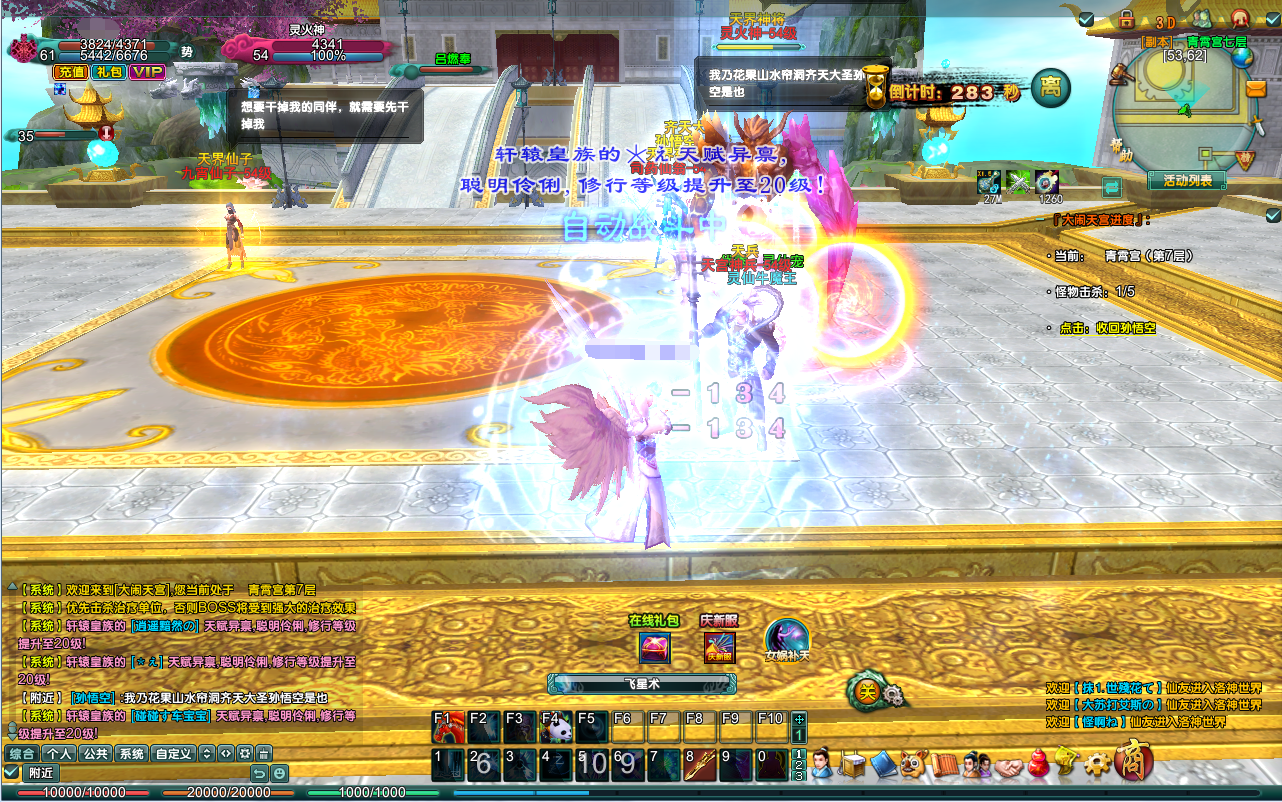The image size is (1282, 802).
Task: Click the 充值 recharge button
Action: click(70, 72)
